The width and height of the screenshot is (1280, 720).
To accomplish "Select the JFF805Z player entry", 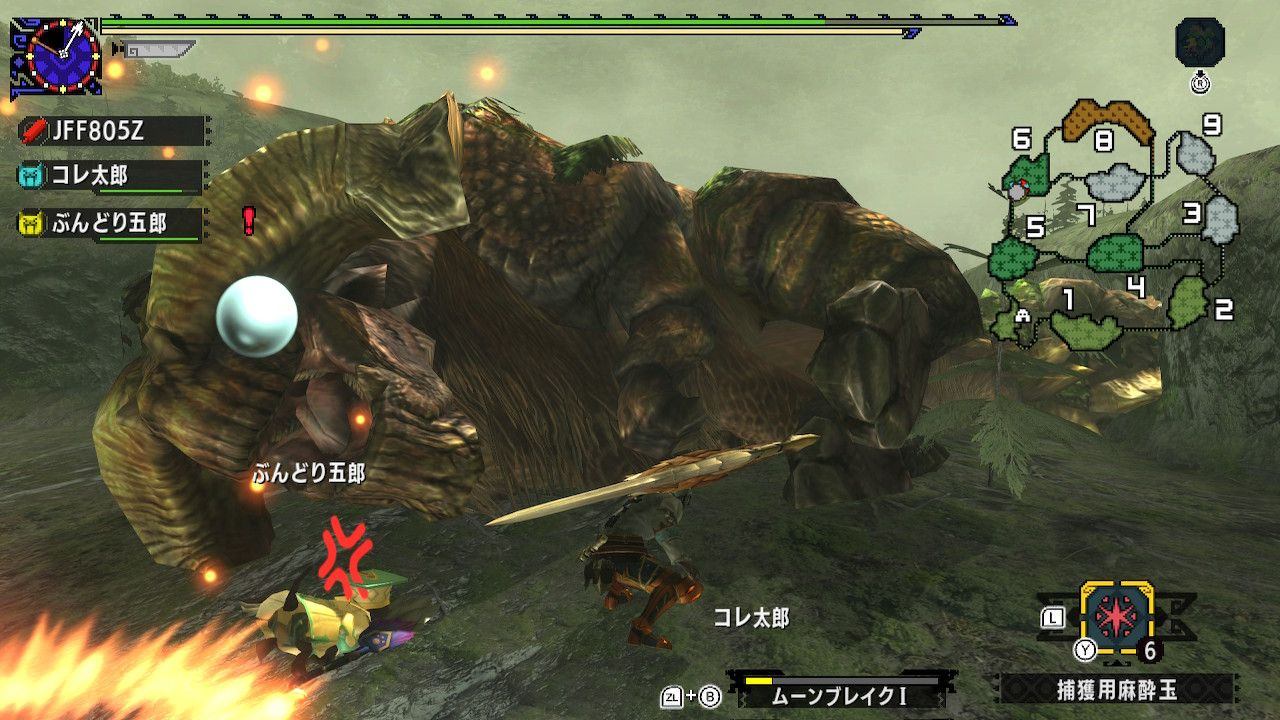I will pyautogui.click(x=110, y=131).
